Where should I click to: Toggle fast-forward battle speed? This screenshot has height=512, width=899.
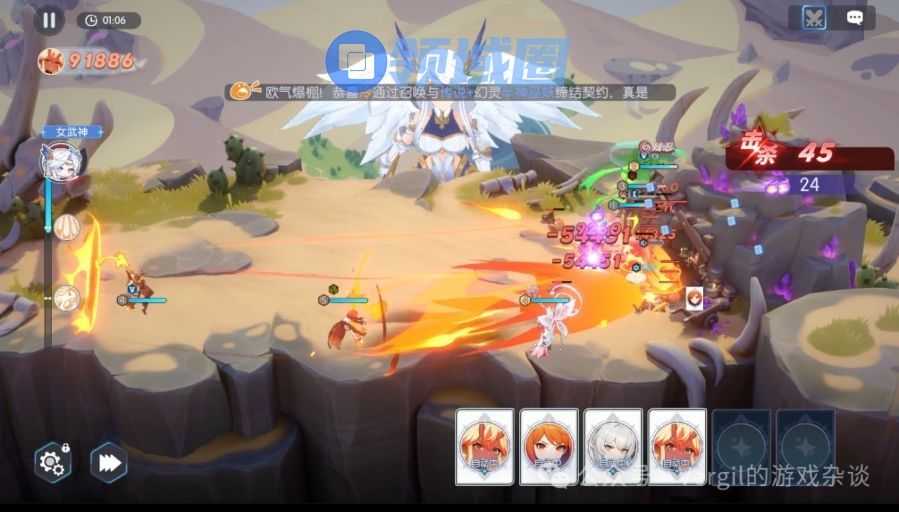click(108, 462)
